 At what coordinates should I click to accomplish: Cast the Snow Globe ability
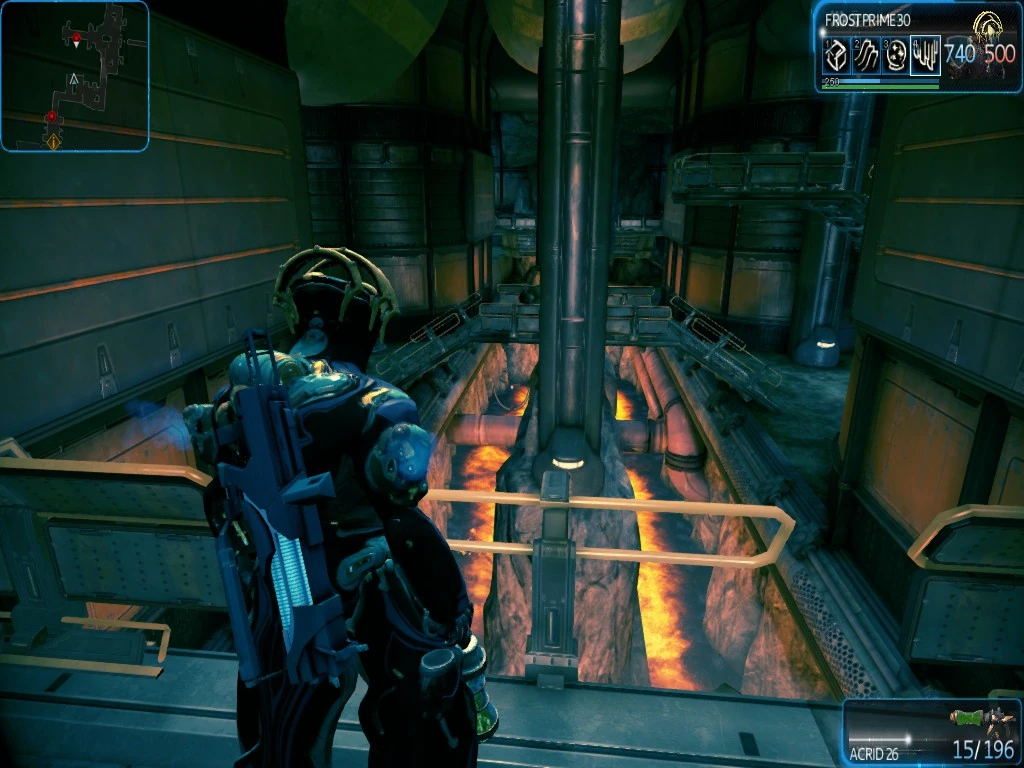click(896, 56)
